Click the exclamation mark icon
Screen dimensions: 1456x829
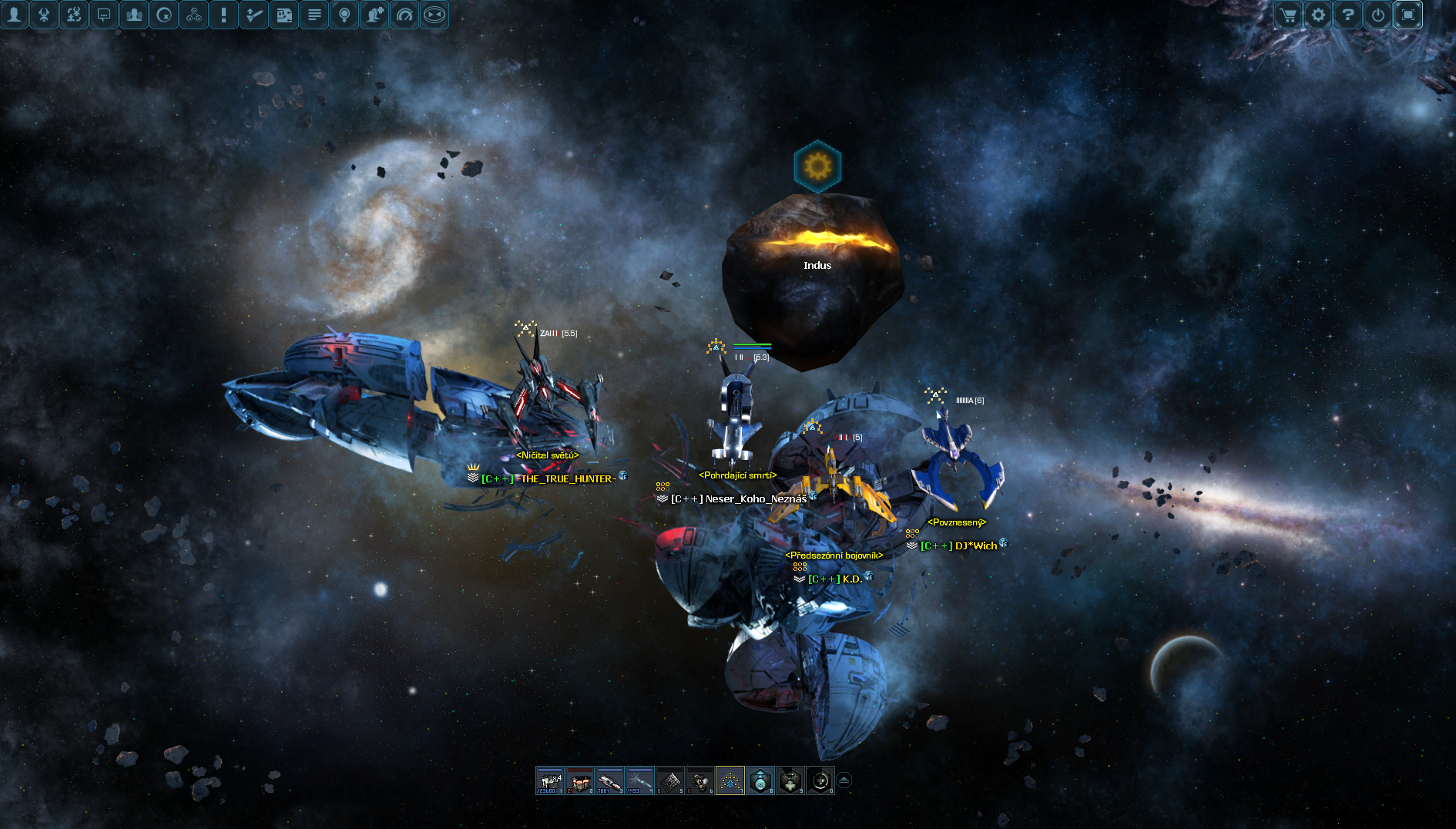[224, 15]
